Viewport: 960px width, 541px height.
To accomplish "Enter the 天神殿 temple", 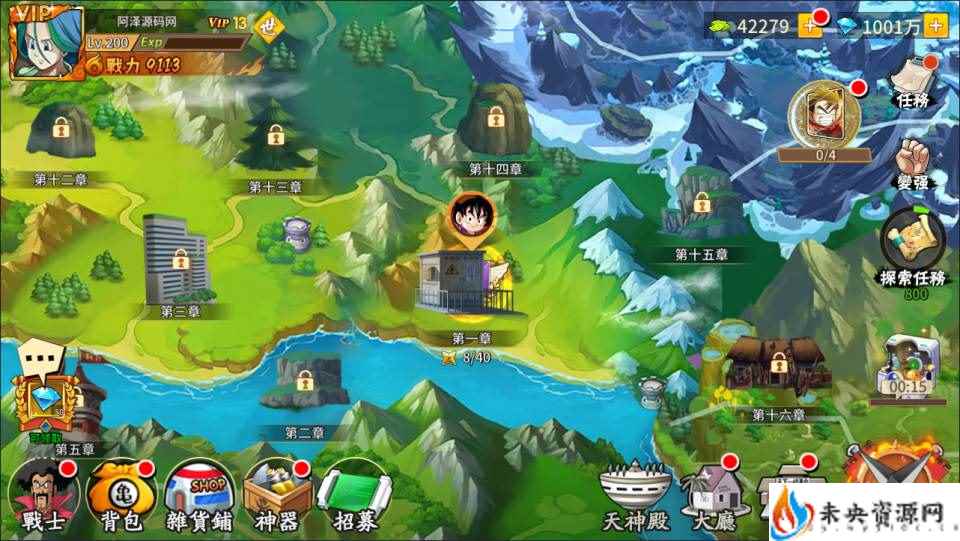I will point(633,495).
